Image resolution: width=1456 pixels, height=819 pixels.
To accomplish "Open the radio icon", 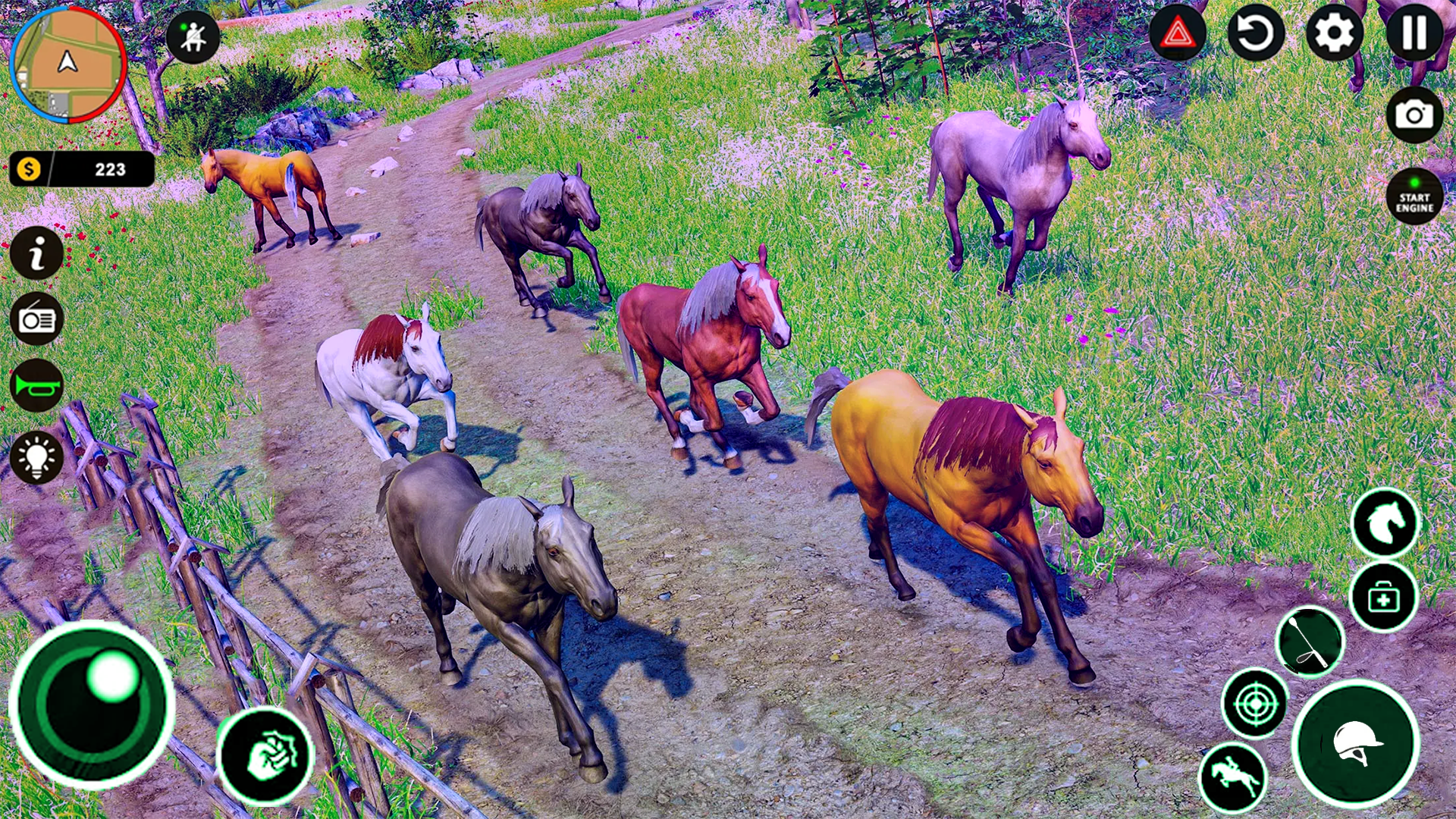I will [36, 320].
